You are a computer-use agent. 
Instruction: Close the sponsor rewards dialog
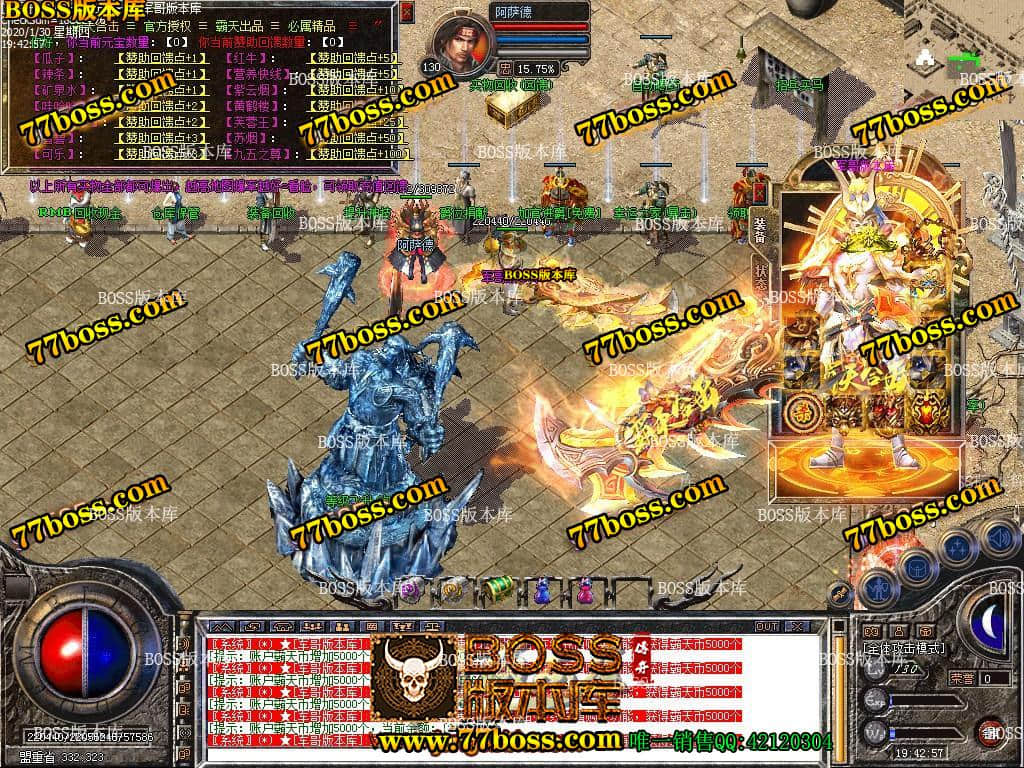pos(406,12)
